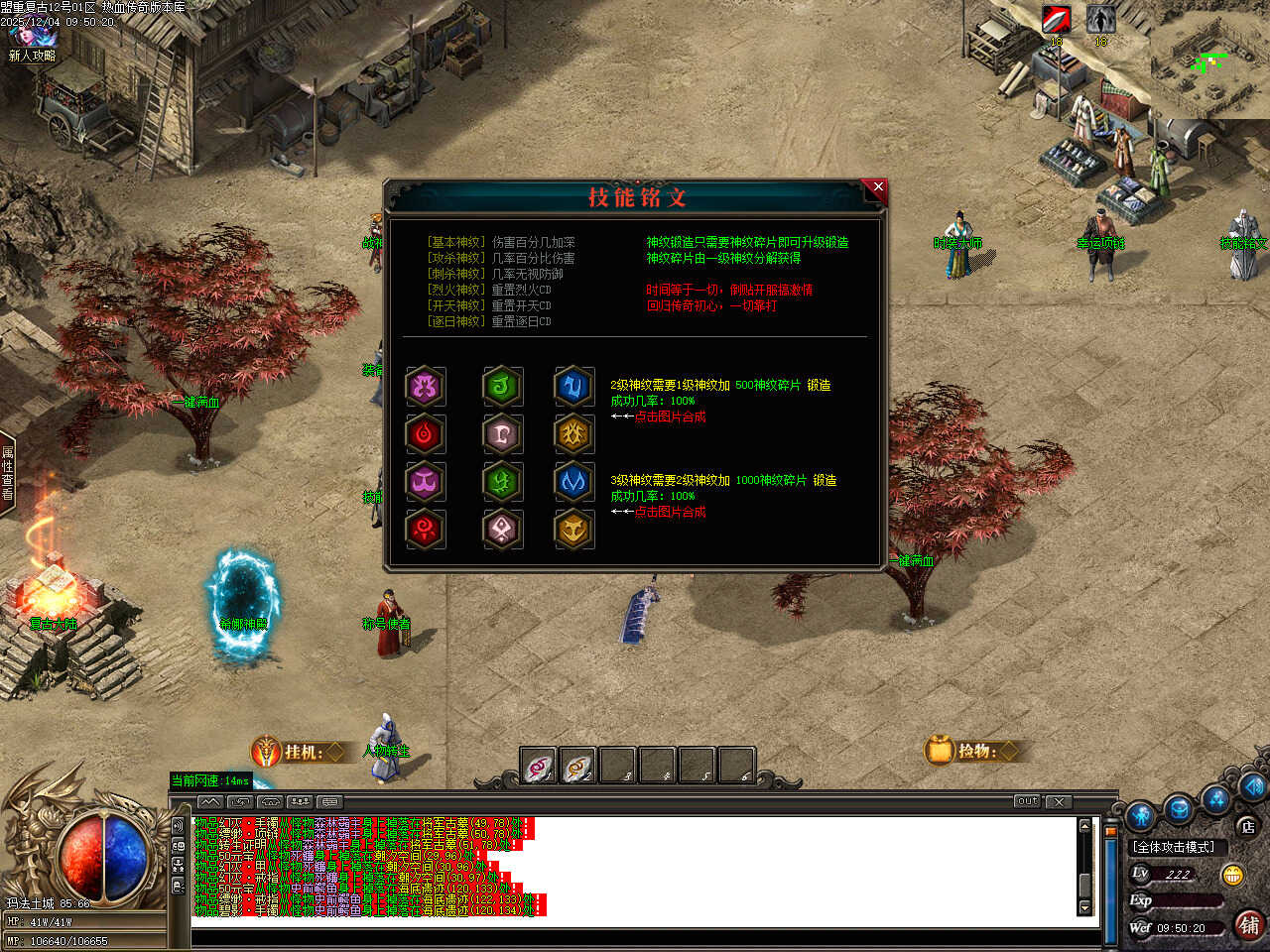Switch the 全体攻击模式 attack mode
Screen dimensions: 1270x952
click(x=1174, y=847)
